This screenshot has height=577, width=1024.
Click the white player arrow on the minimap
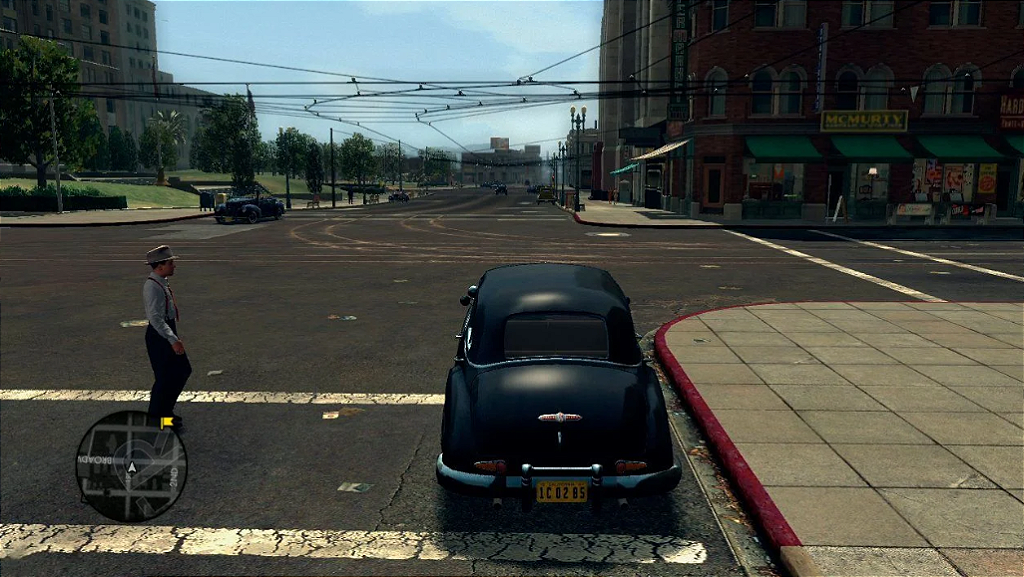coord(131,467)
